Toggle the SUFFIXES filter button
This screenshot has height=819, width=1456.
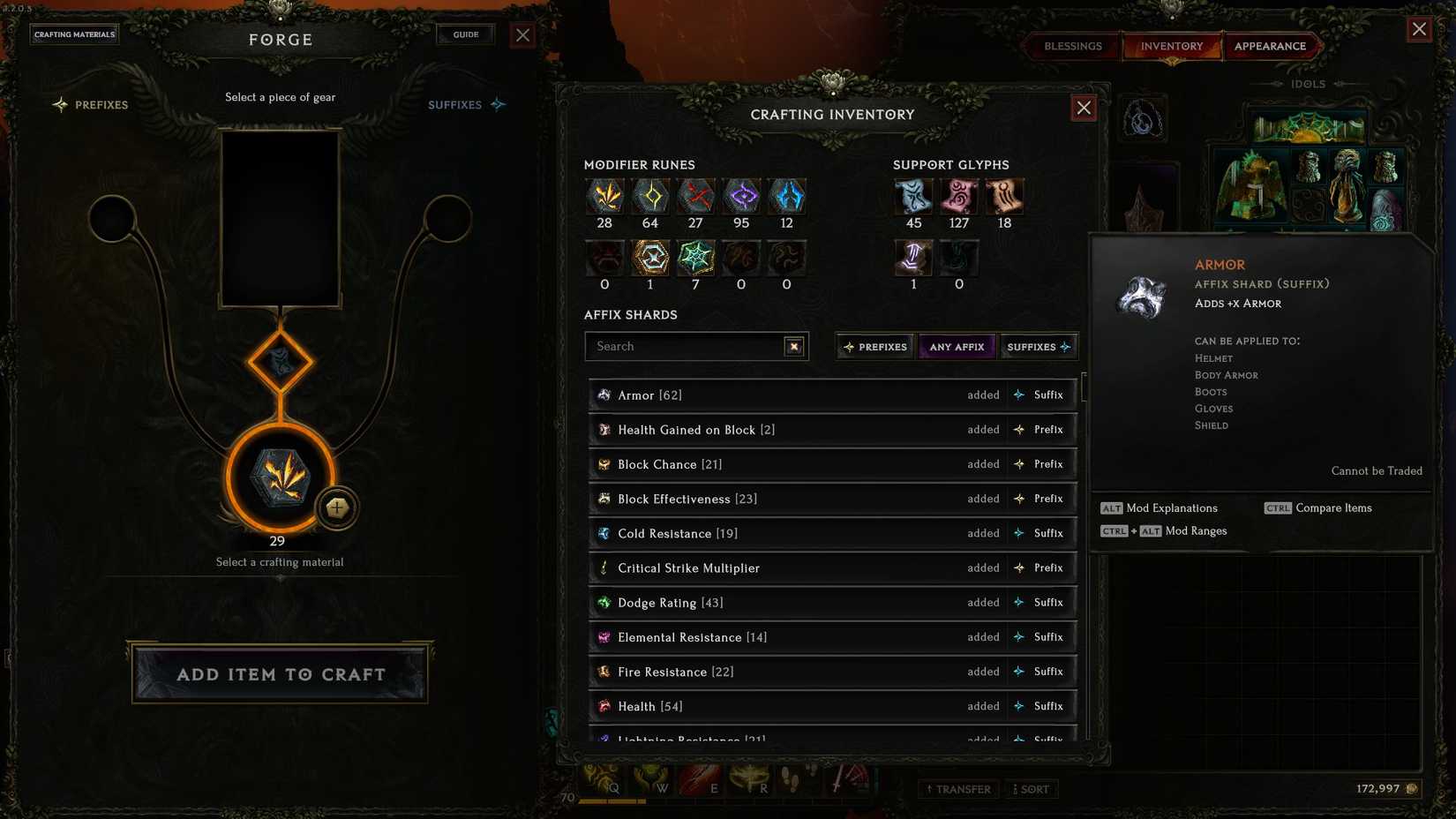click(1038, 347)
